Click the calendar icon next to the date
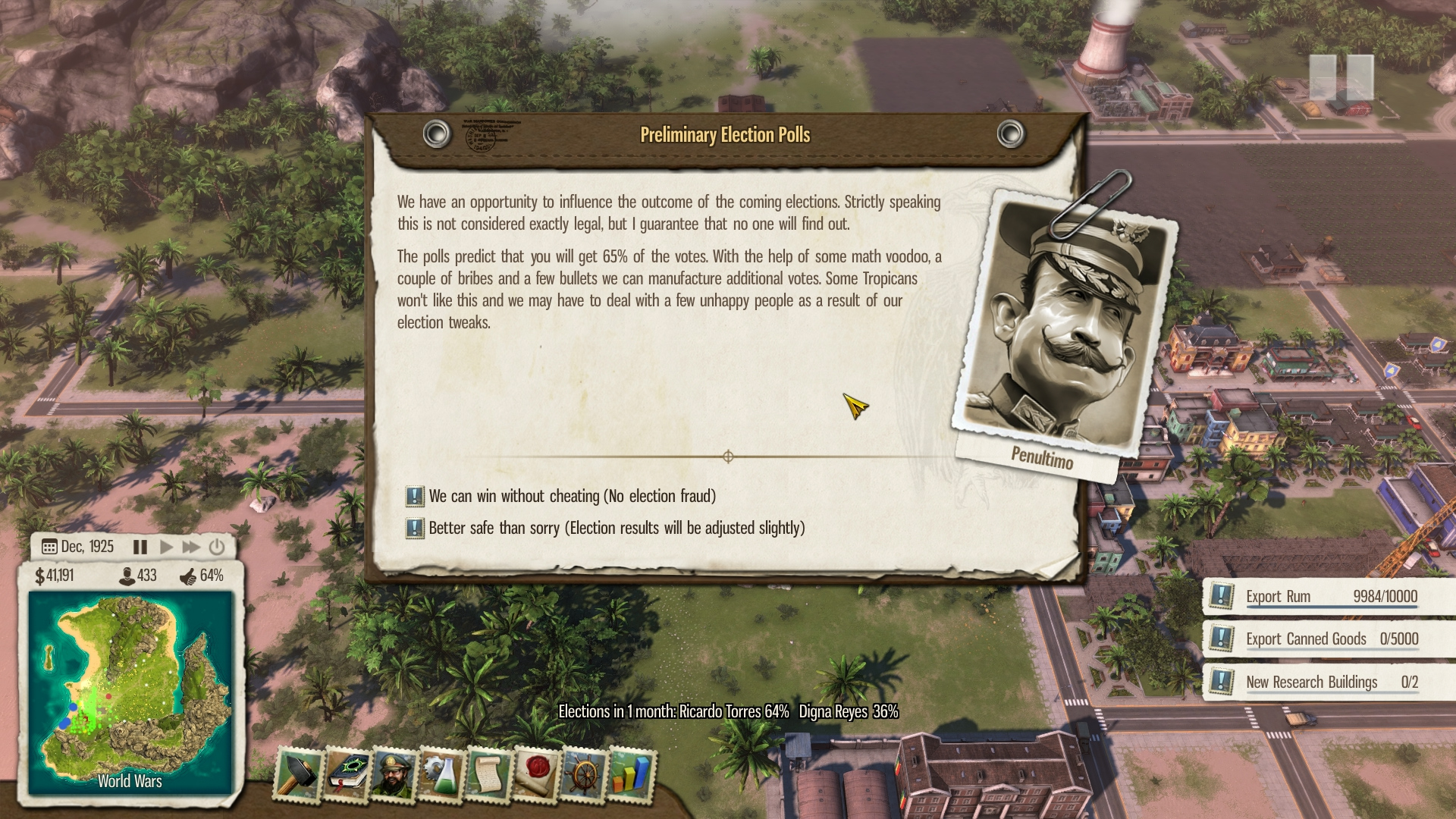Viewport: 1456px width, 819px height. pyautogui.click(x=49, y=547)
